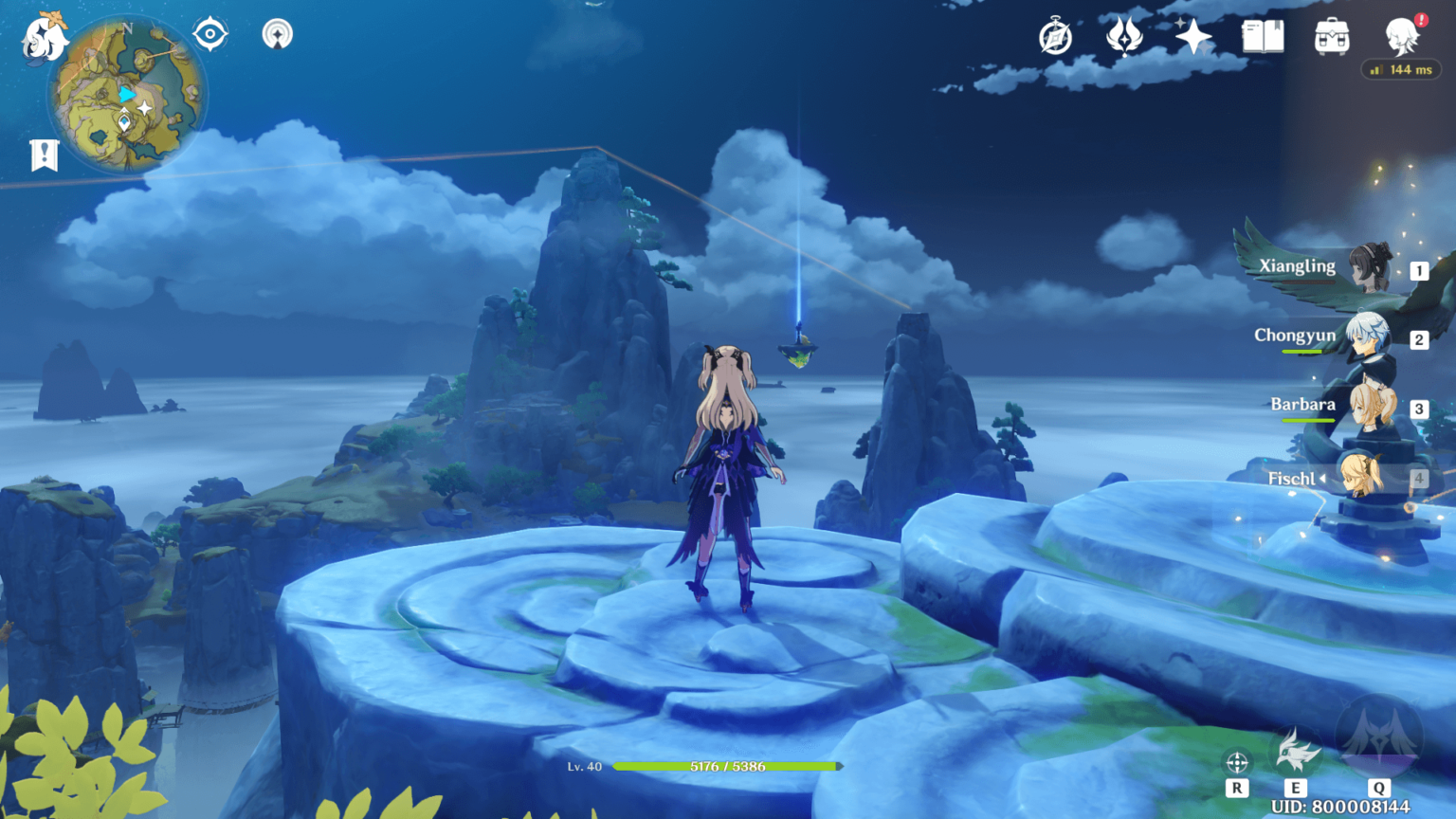Open the Wish screen star icon
Screen dimensions: 1456x819
(x=1192, y=36)
